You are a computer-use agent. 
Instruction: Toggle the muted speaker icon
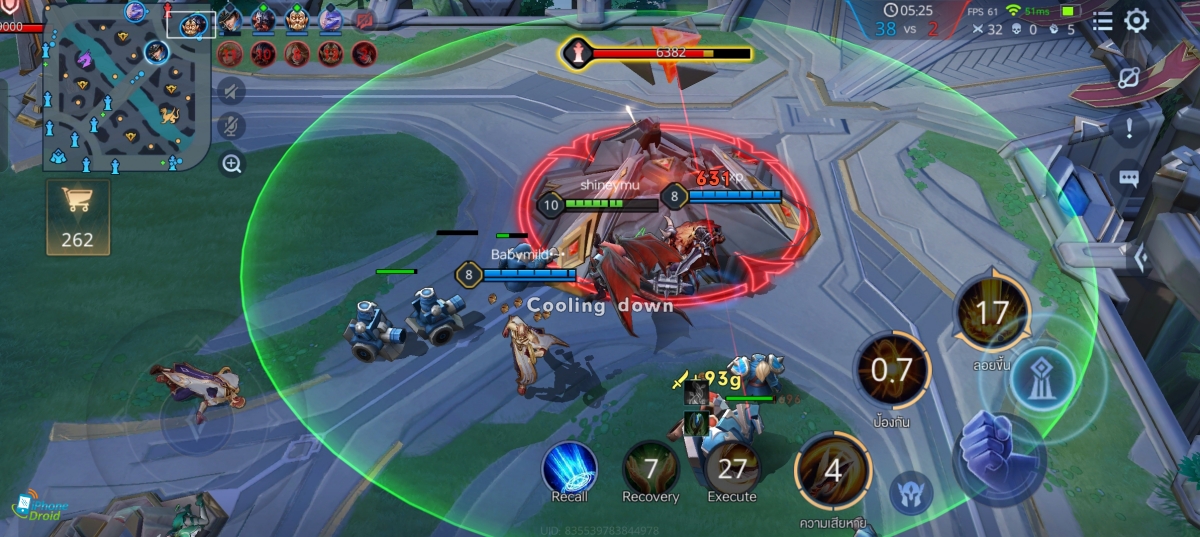click(x=232, y=92)
